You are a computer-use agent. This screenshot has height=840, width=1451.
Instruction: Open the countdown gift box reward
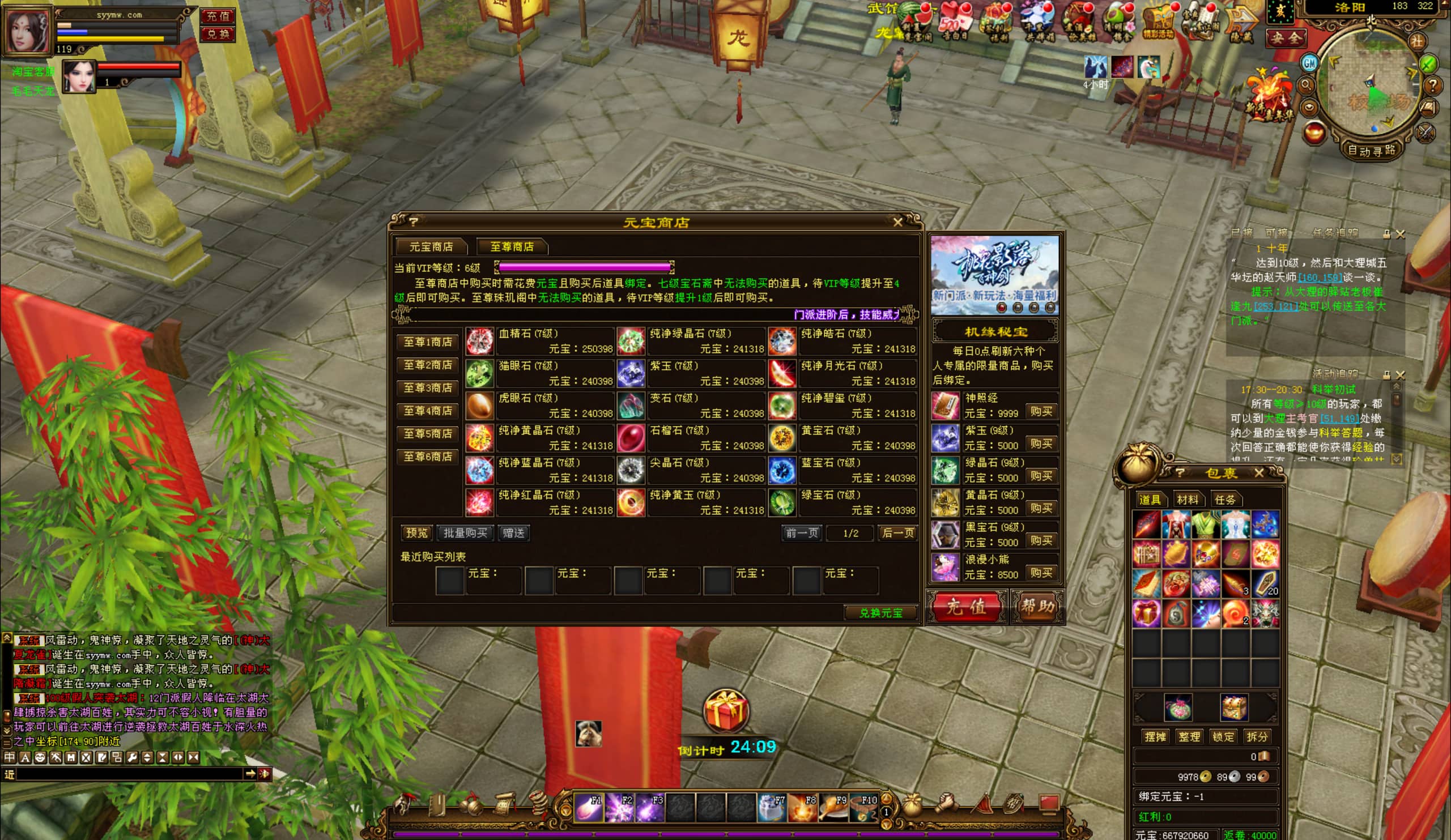(x=725, y=711)
